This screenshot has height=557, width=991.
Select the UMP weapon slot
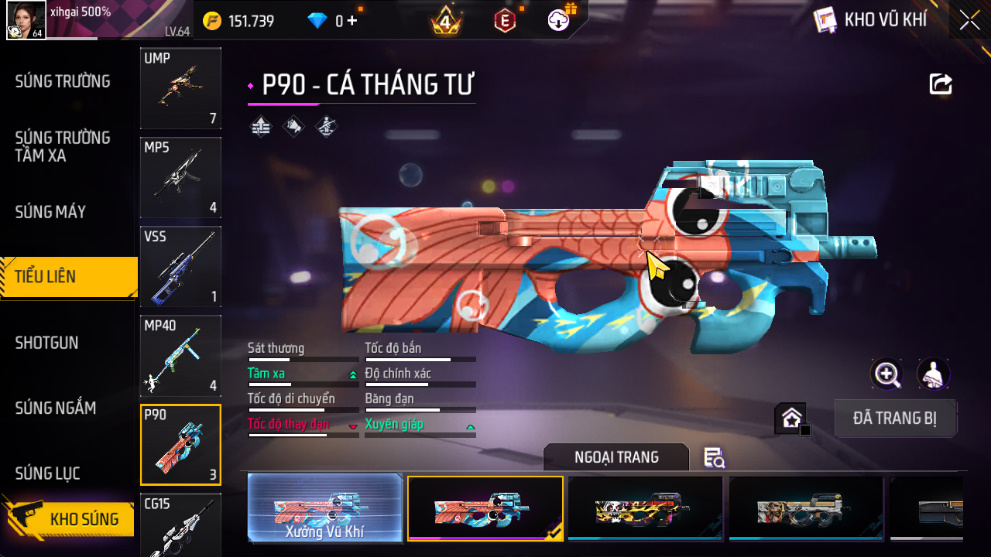[180, 89]
